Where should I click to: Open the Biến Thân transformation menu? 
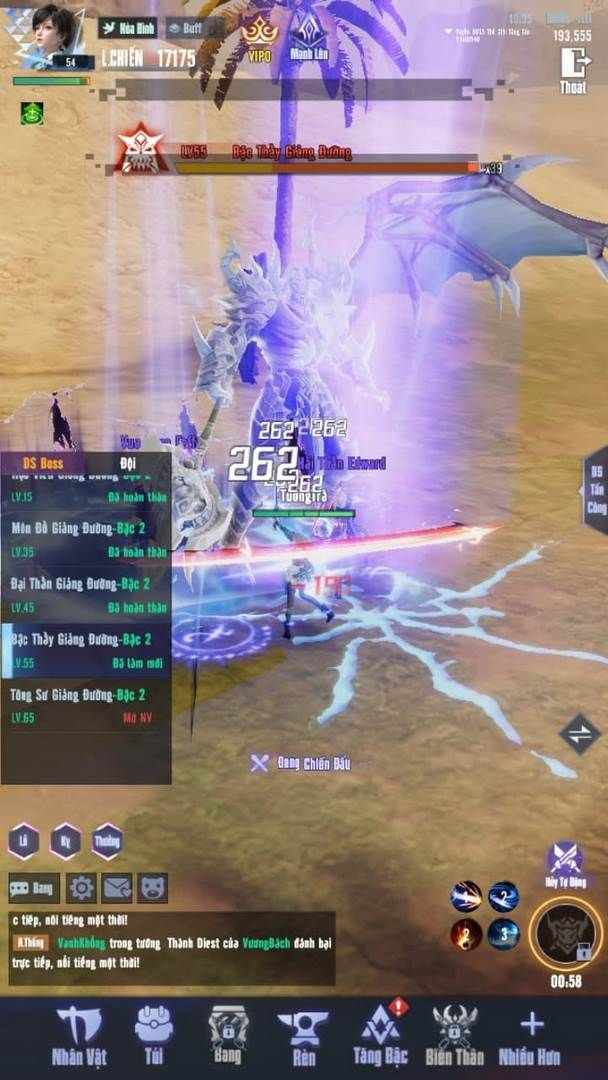[455, 1035]
